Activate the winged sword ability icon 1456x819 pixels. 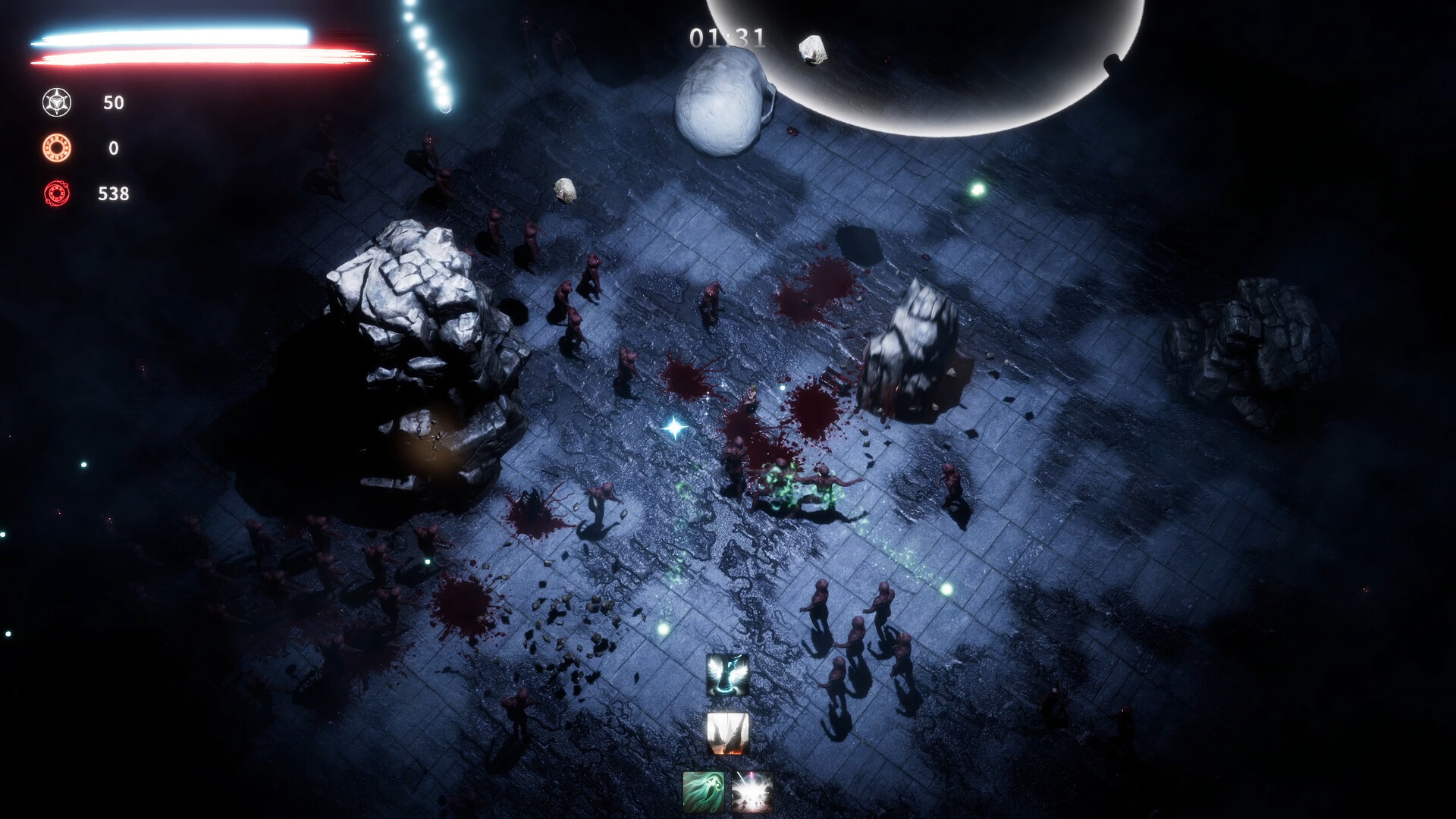[x=728, y=675]
